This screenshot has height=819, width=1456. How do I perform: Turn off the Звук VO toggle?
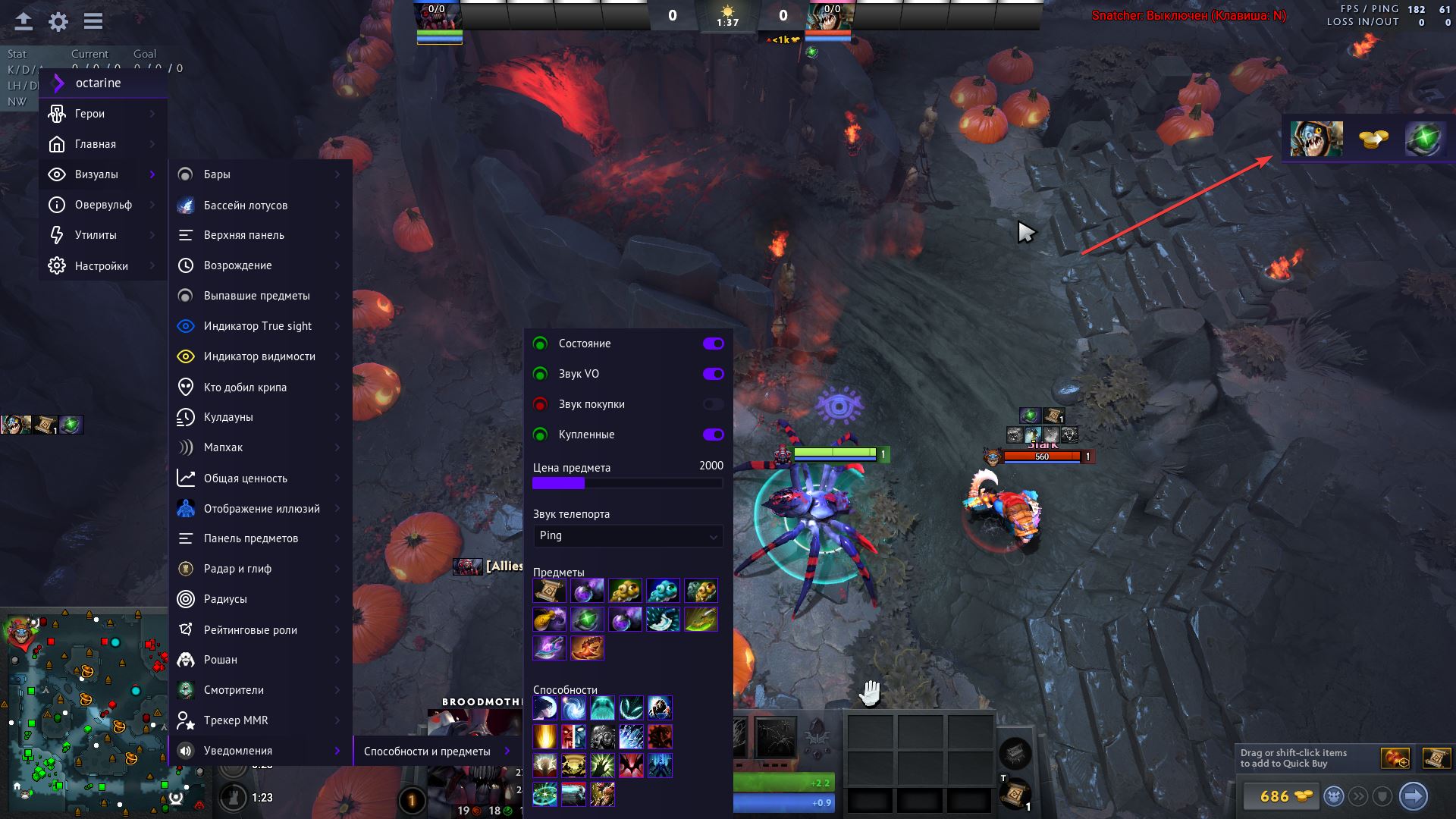tap(713, 374)
